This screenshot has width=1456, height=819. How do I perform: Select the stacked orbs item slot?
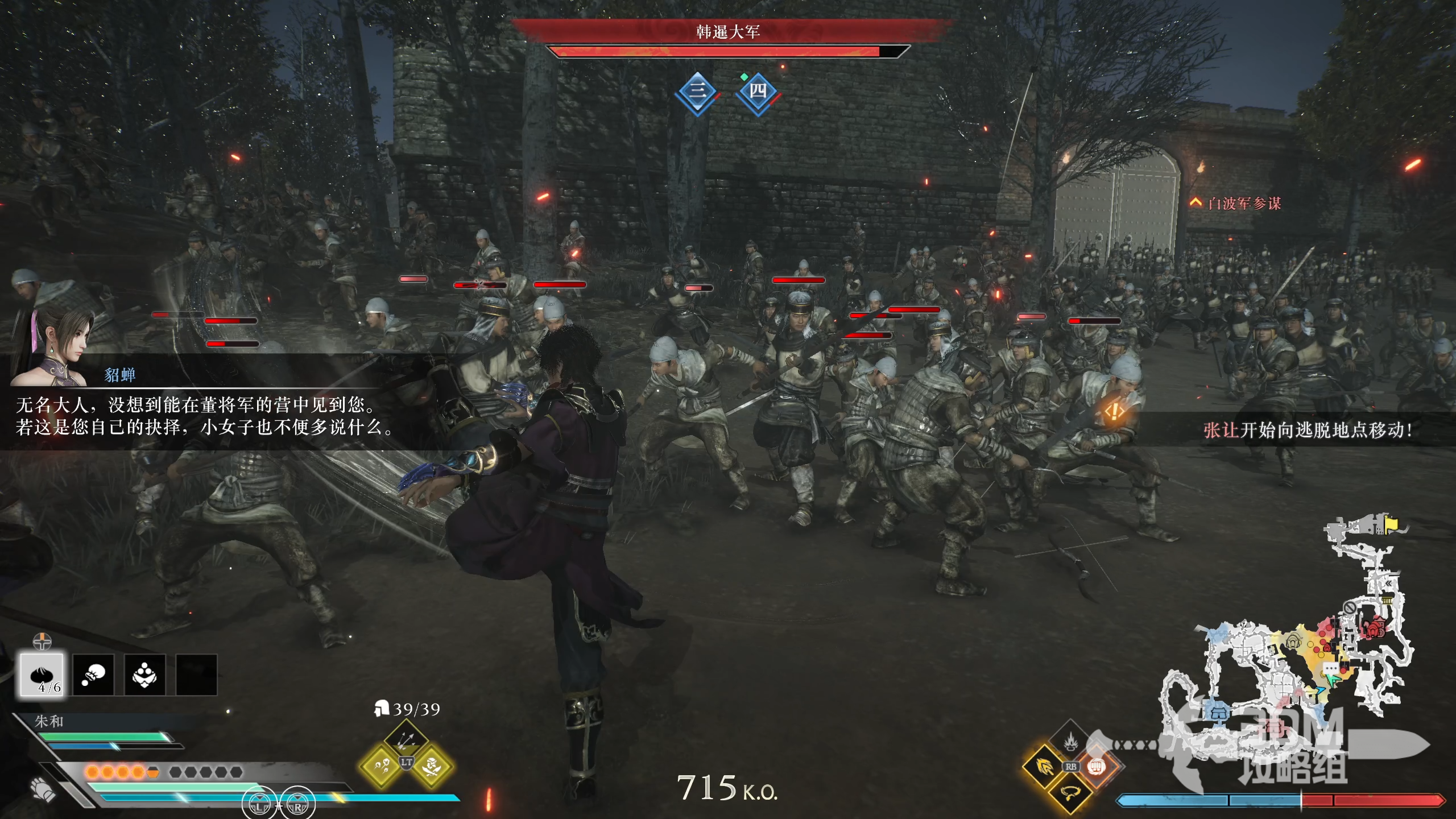tap(145, 675)
